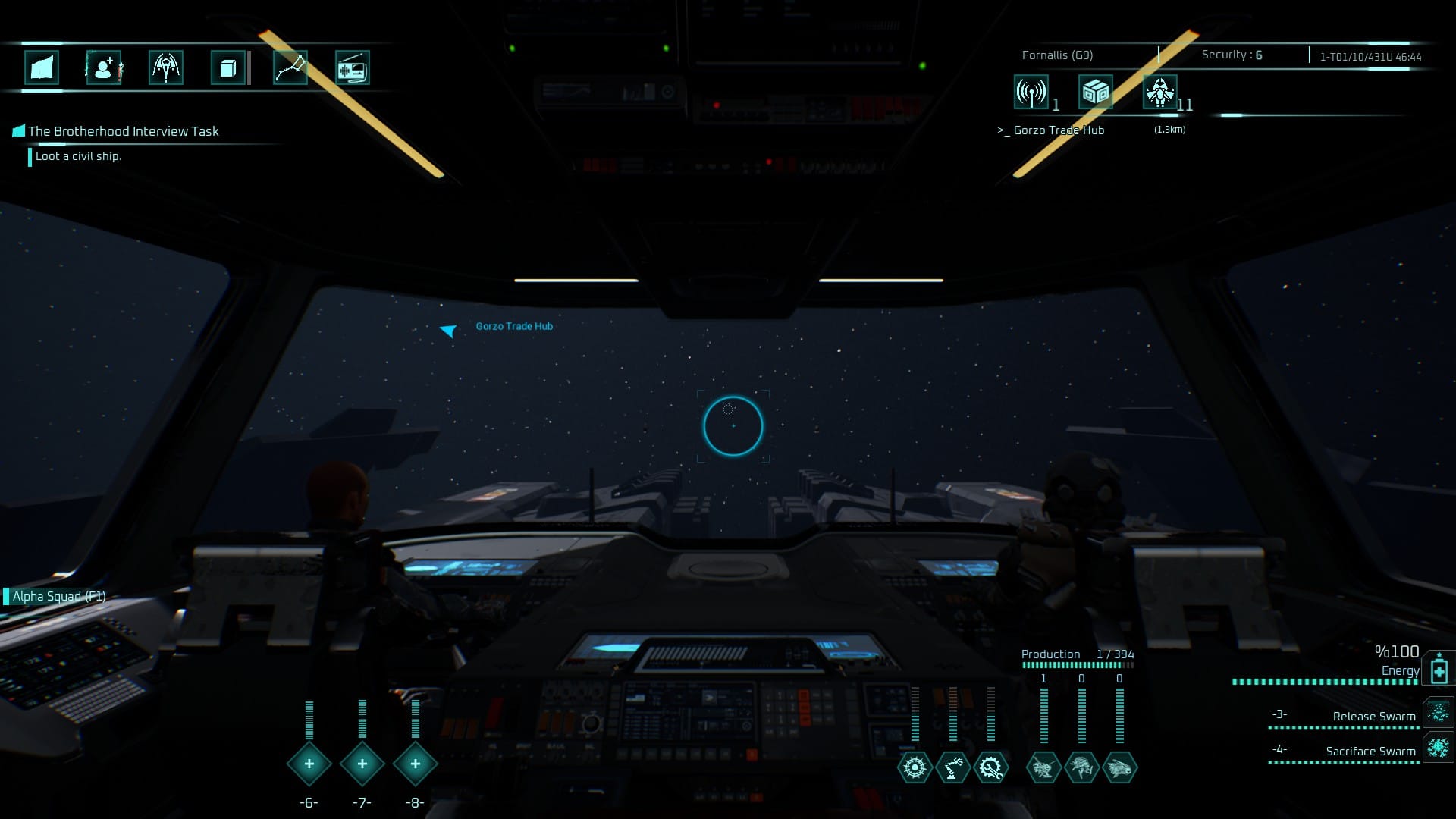Screen dimensions: 1456x819
Task: Select Alpha Squad group label
Action: click(x=58, y=596)
